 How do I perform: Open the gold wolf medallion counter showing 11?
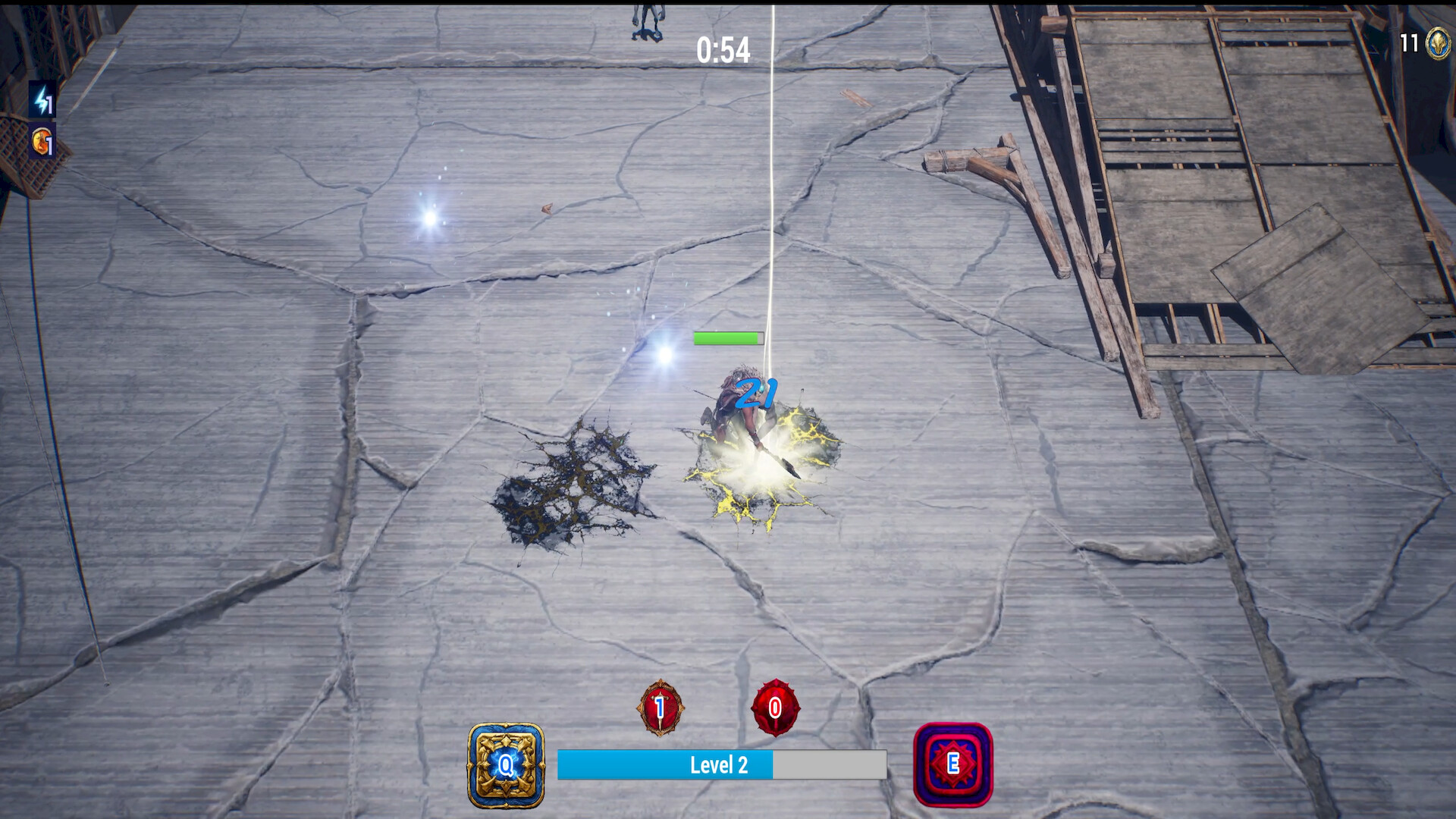click(x=1437, y=43)
